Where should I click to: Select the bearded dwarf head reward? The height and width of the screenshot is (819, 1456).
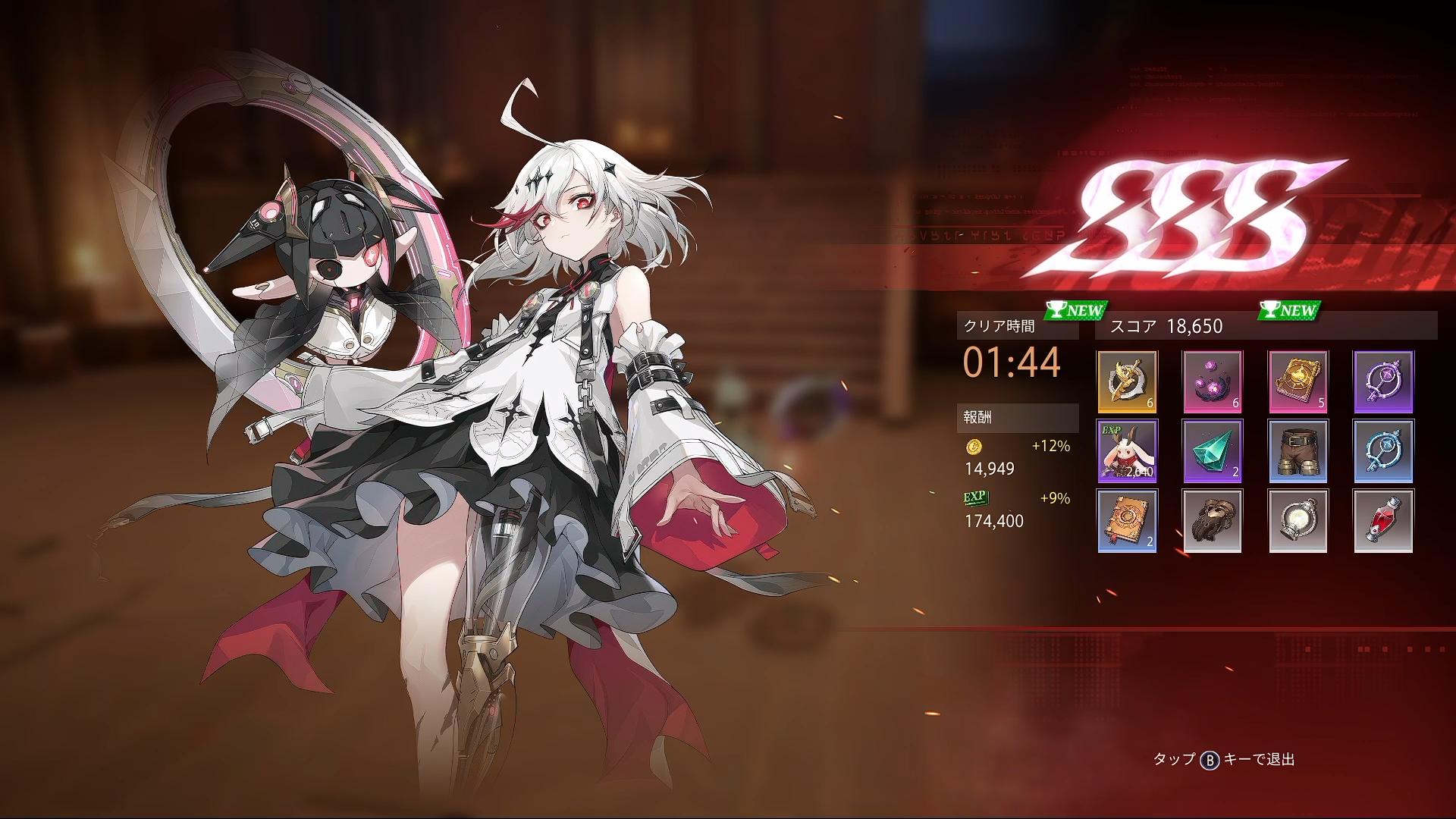pos(1213,520)
